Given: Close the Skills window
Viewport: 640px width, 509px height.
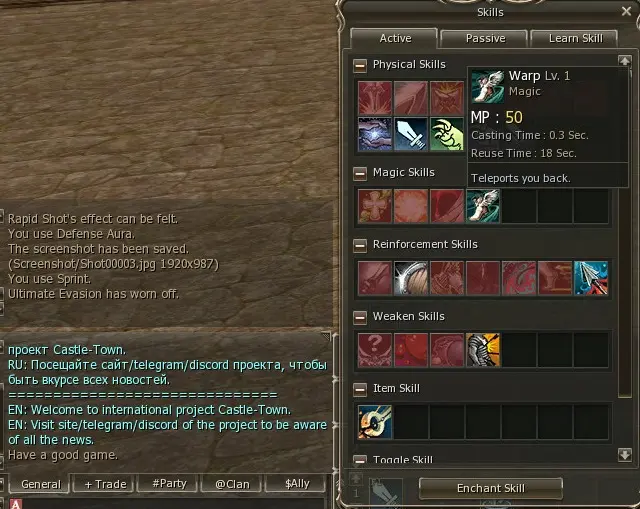Looking at the screenshot, I should click(x=627, y=10).
